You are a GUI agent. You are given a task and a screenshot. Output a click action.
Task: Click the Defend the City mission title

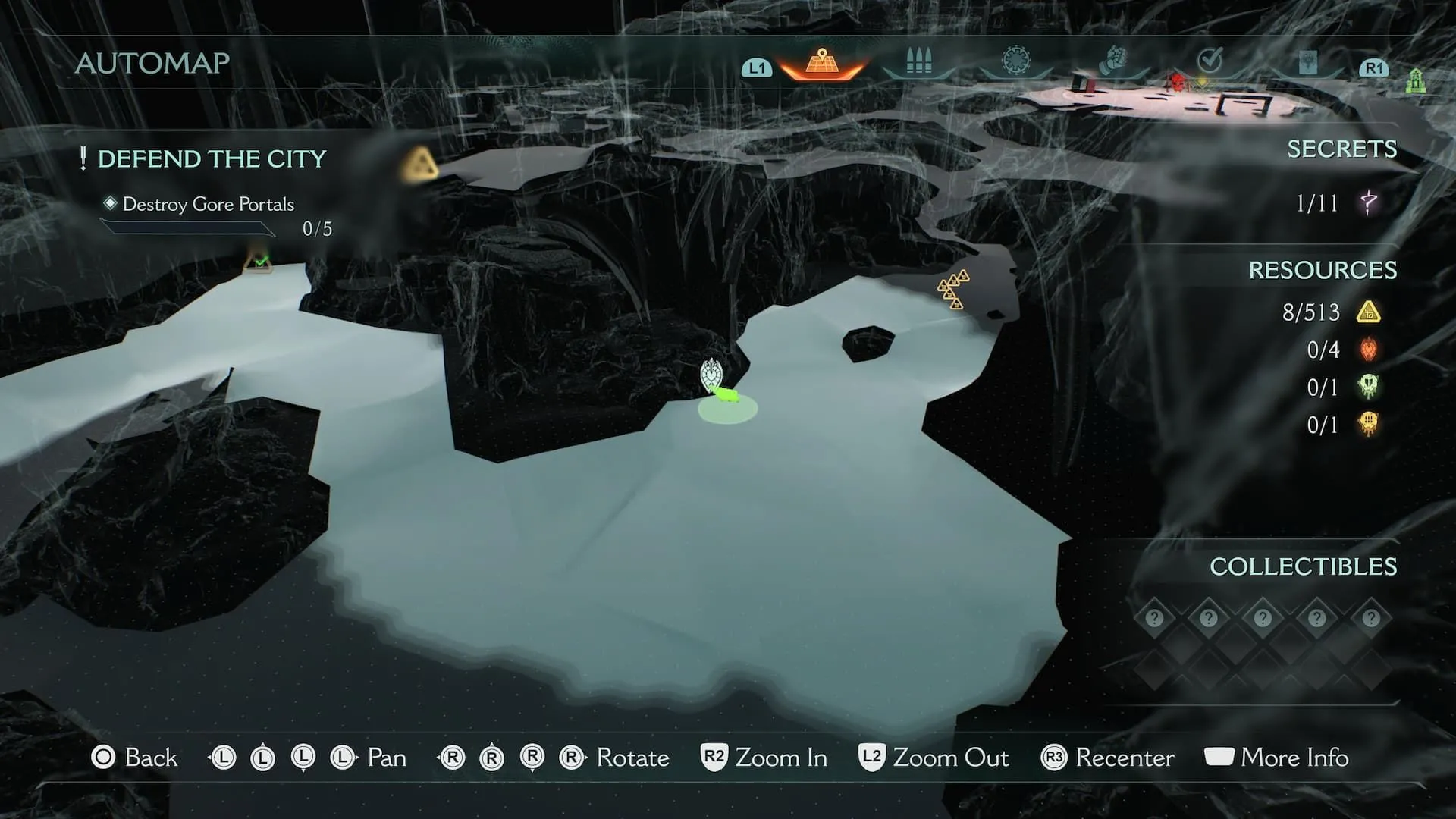click(x=212, y=159)
